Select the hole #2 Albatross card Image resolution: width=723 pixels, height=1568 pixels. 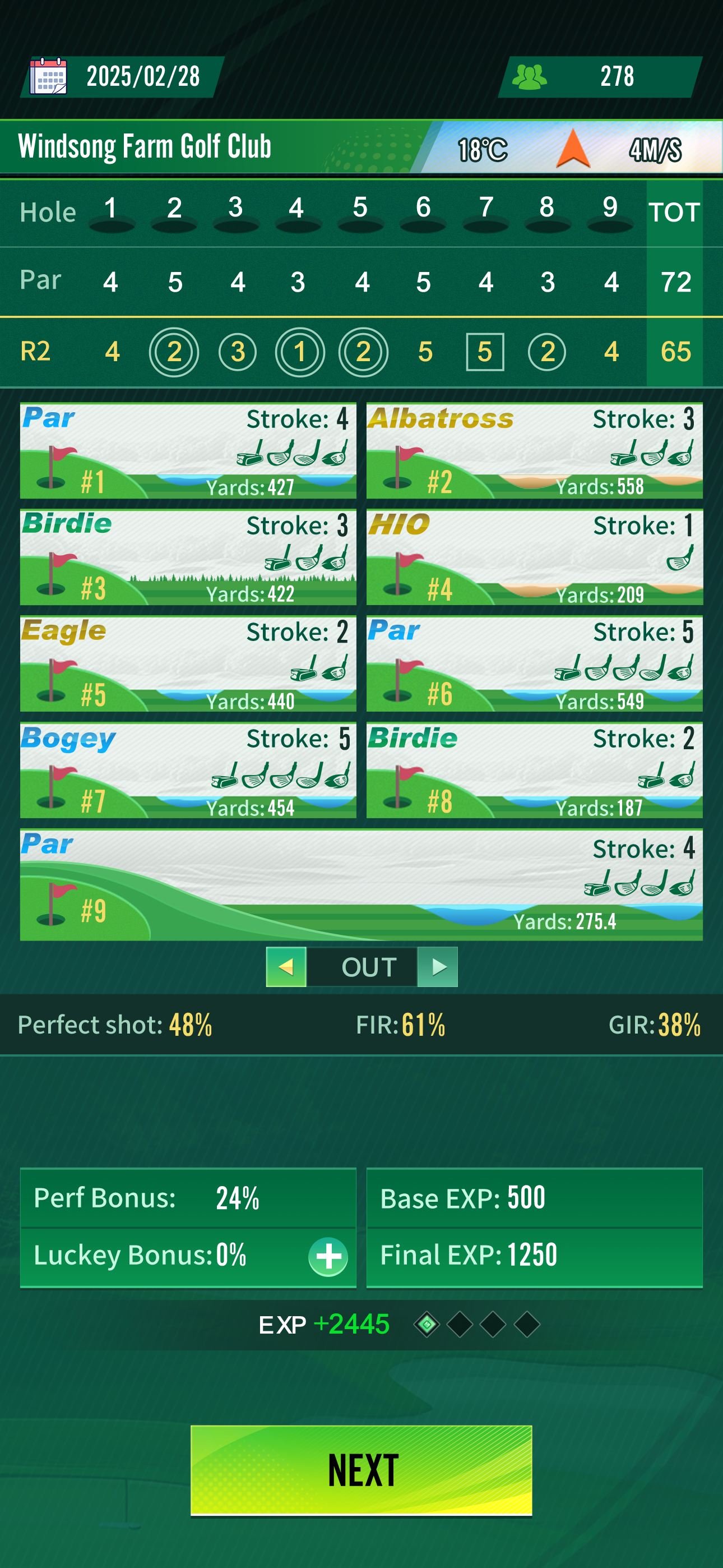point(534,450)
